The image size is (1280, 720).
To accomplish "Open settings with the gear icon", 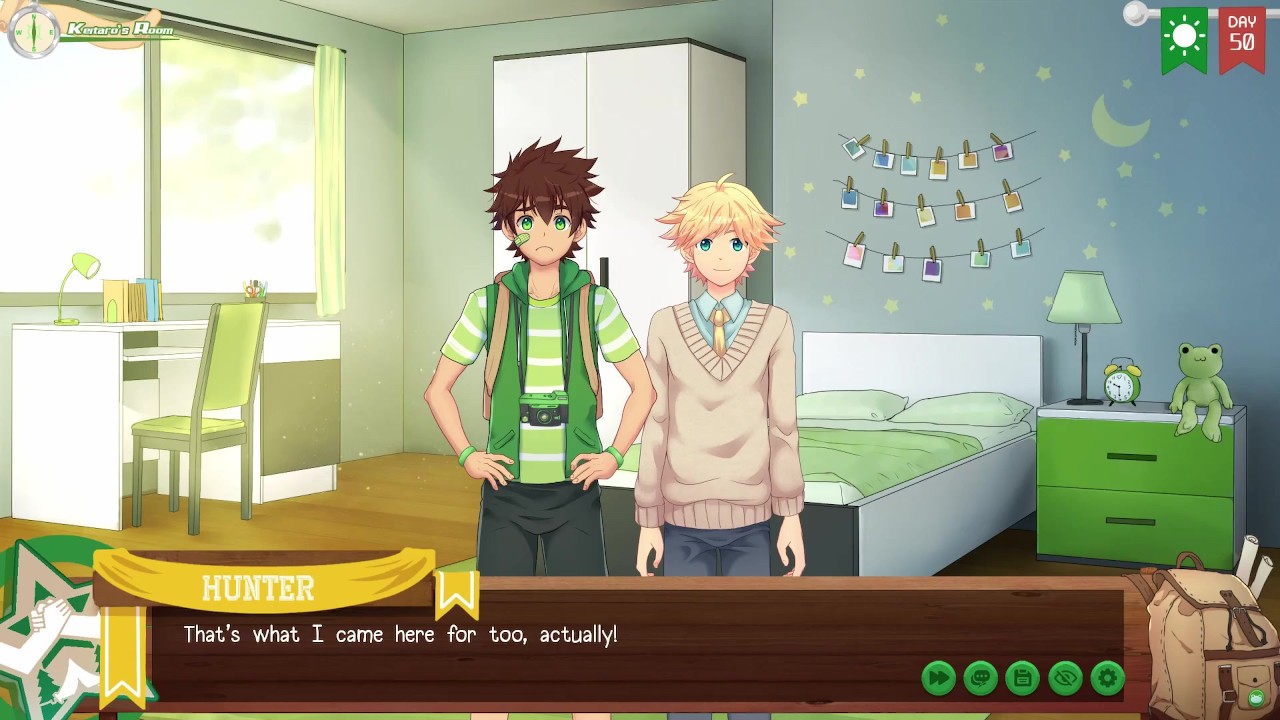I will [x=1107, y=678].
